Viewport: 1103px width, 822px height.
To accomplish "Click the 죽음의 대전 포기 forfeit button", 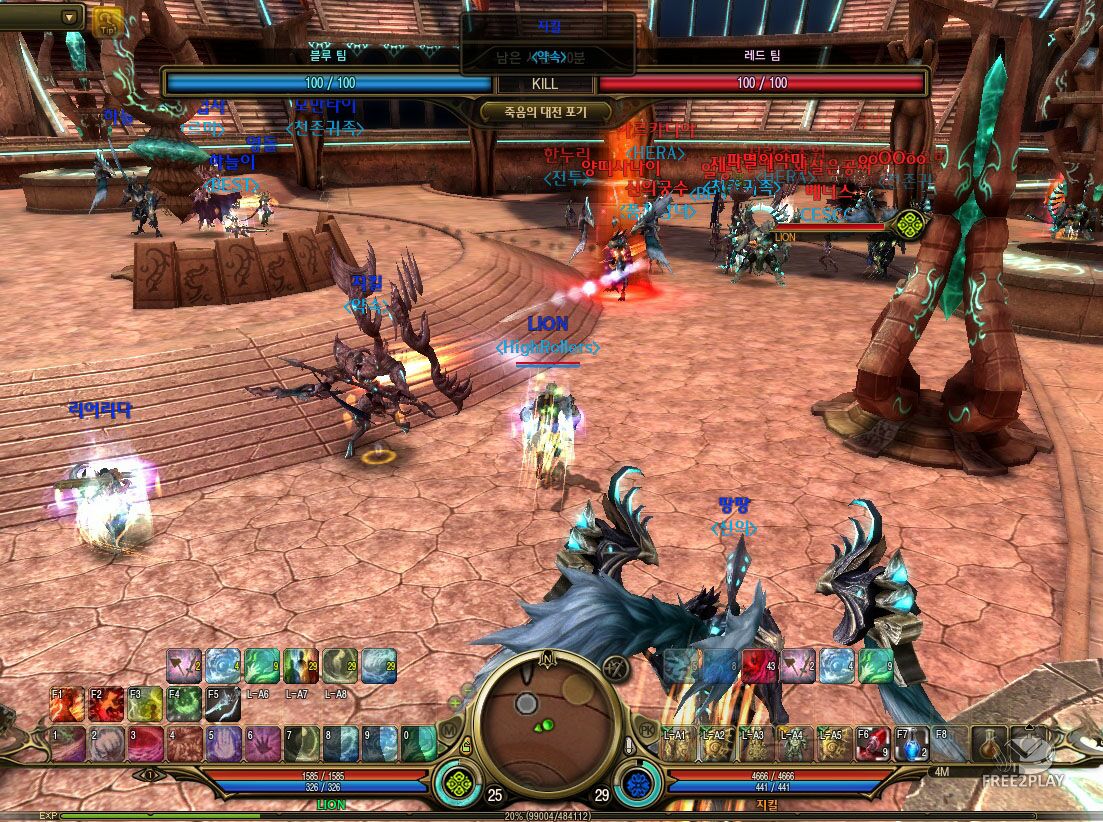I will [547, 112].
